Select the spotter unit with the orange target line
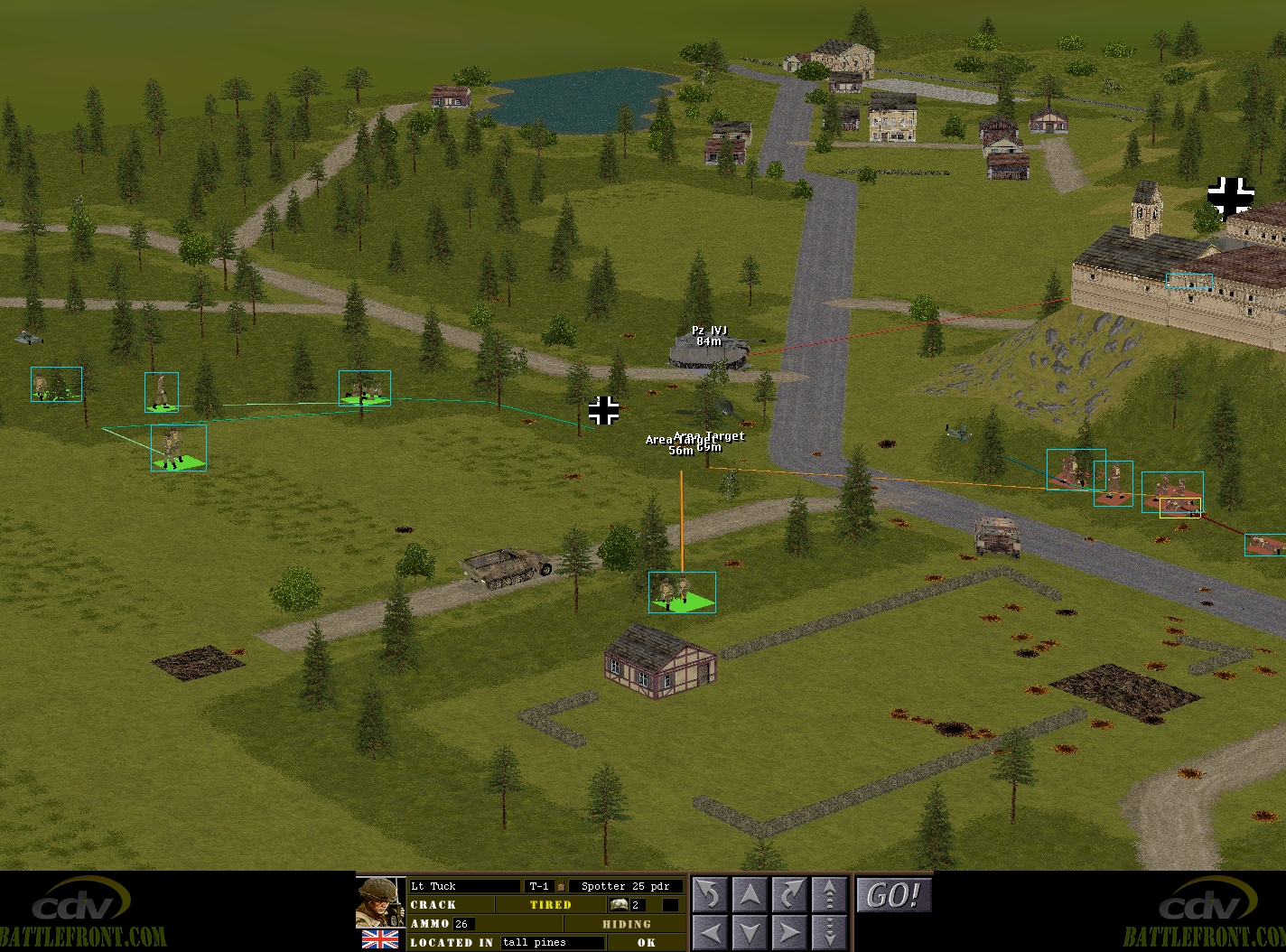 (681, 592)
